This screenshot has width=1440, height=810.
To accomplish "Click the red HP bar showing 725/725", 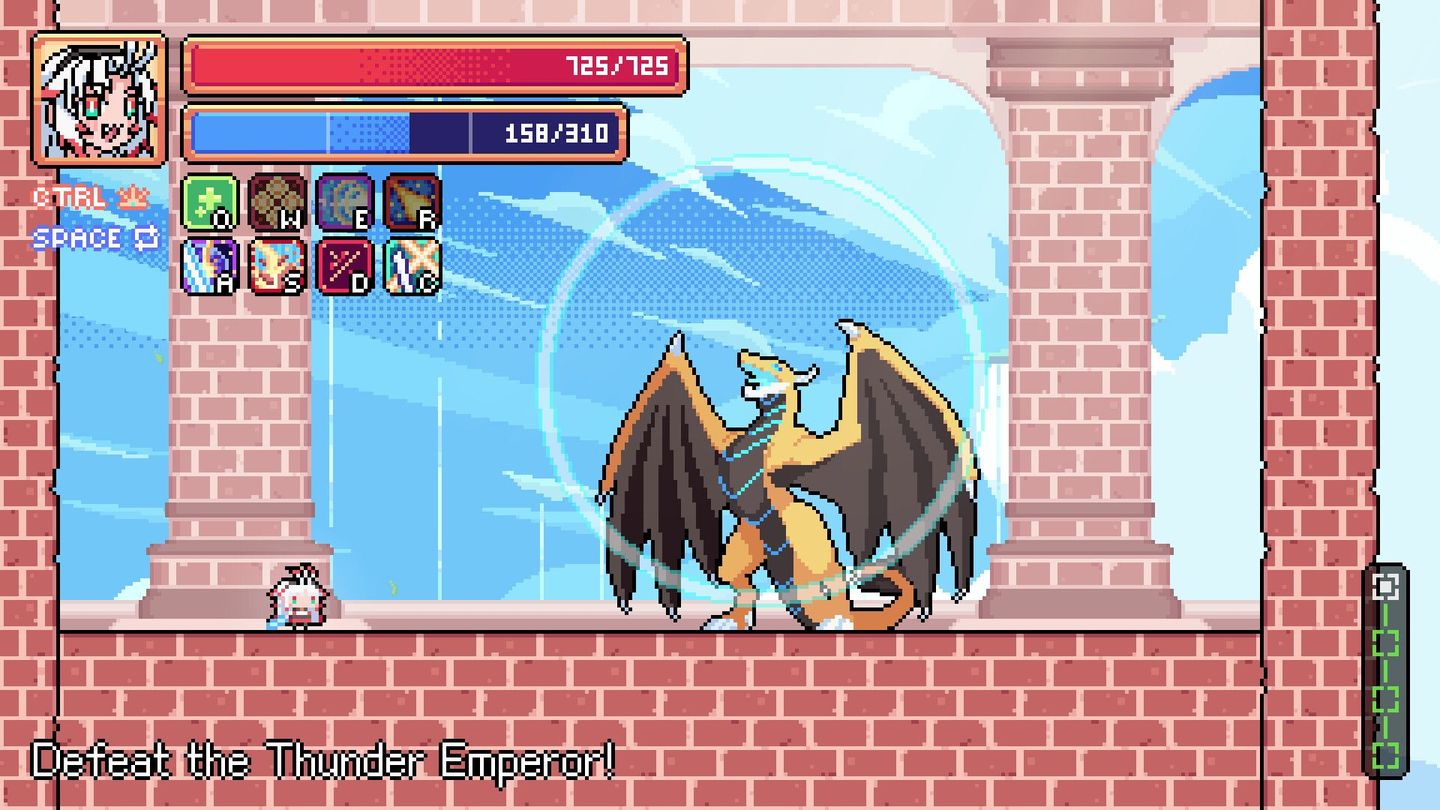I will (435, 63).
